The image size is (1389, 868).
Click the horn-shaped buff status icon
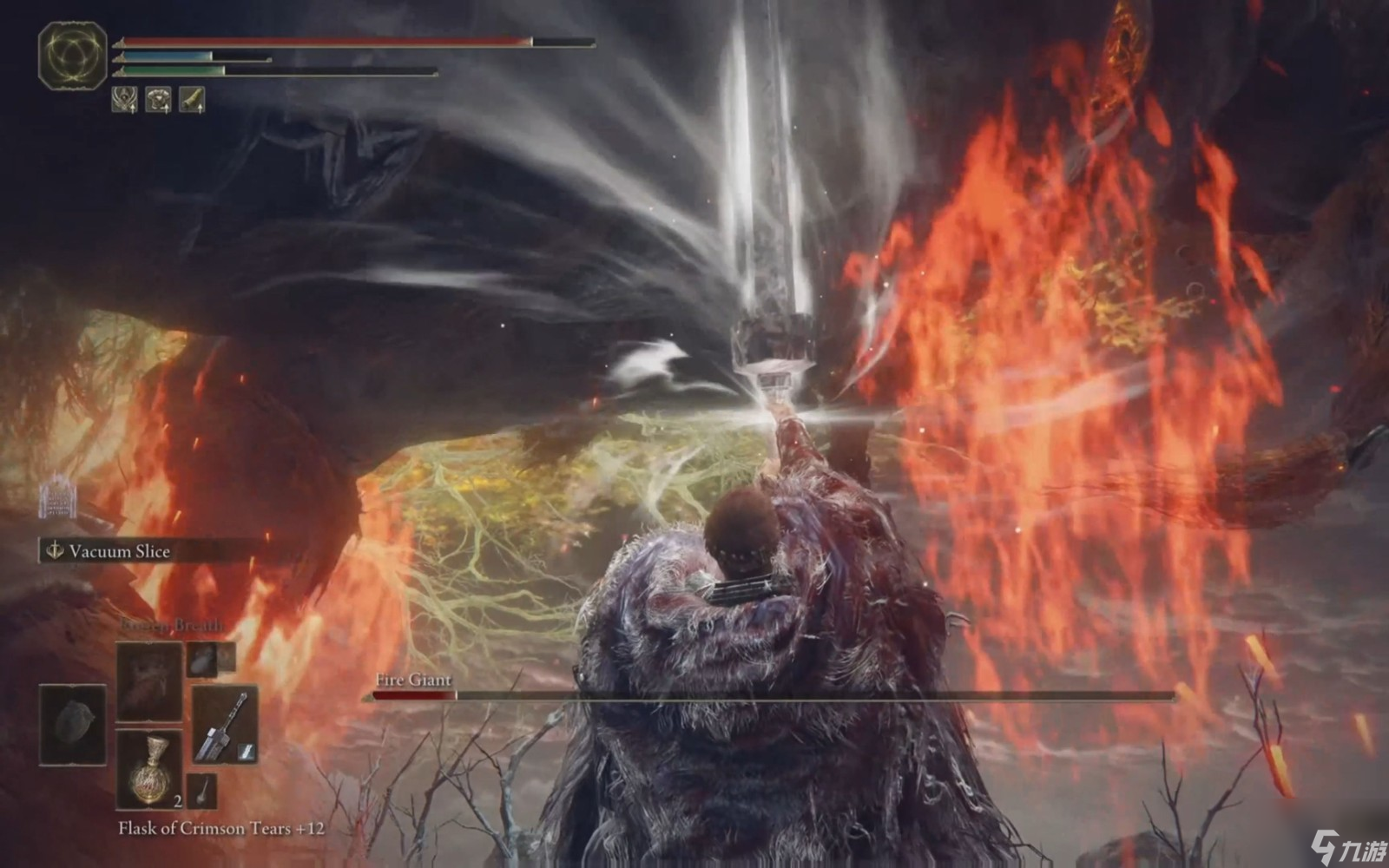(191, 100)
